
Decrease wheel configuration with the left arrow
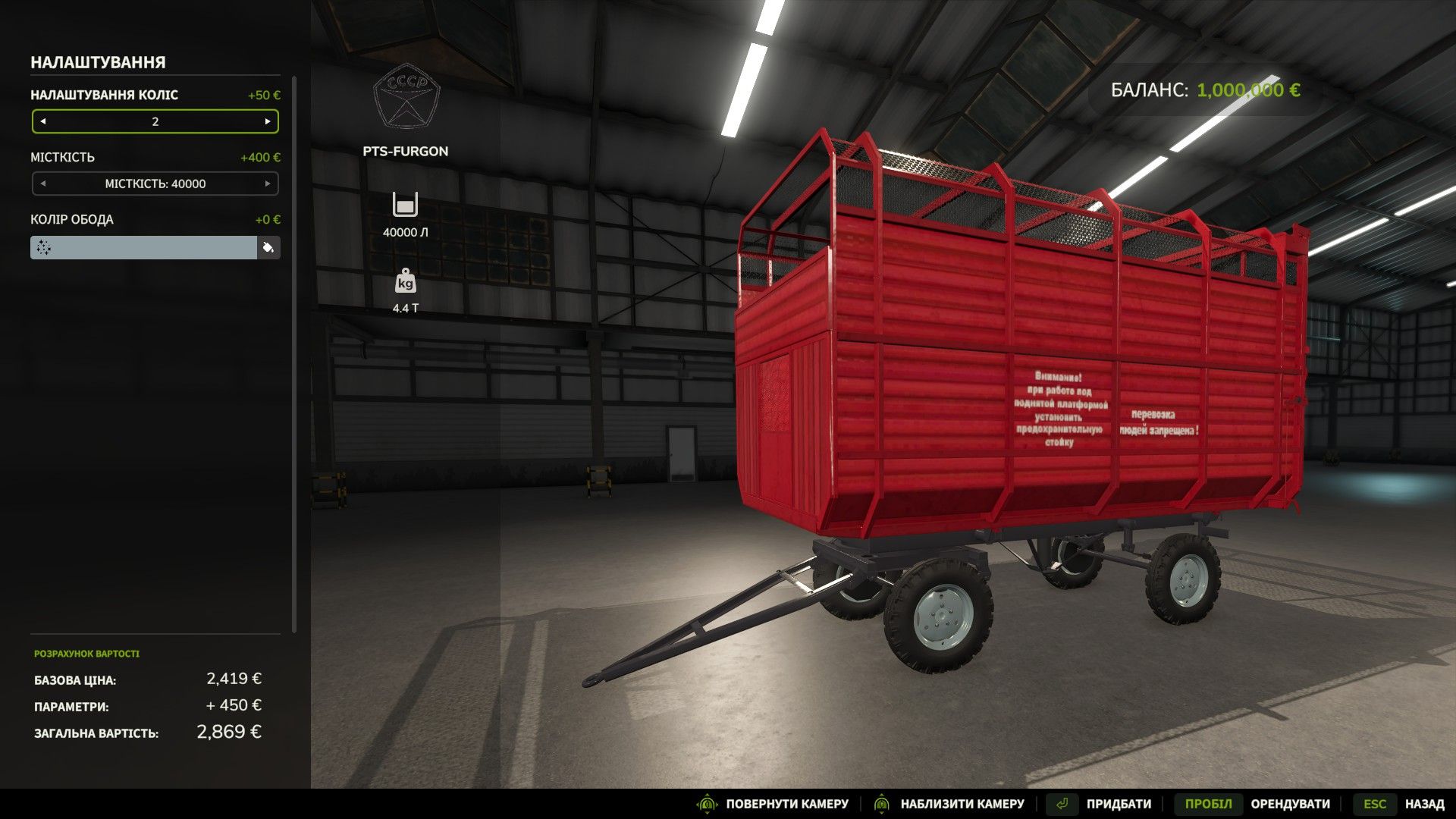point(44,121)
